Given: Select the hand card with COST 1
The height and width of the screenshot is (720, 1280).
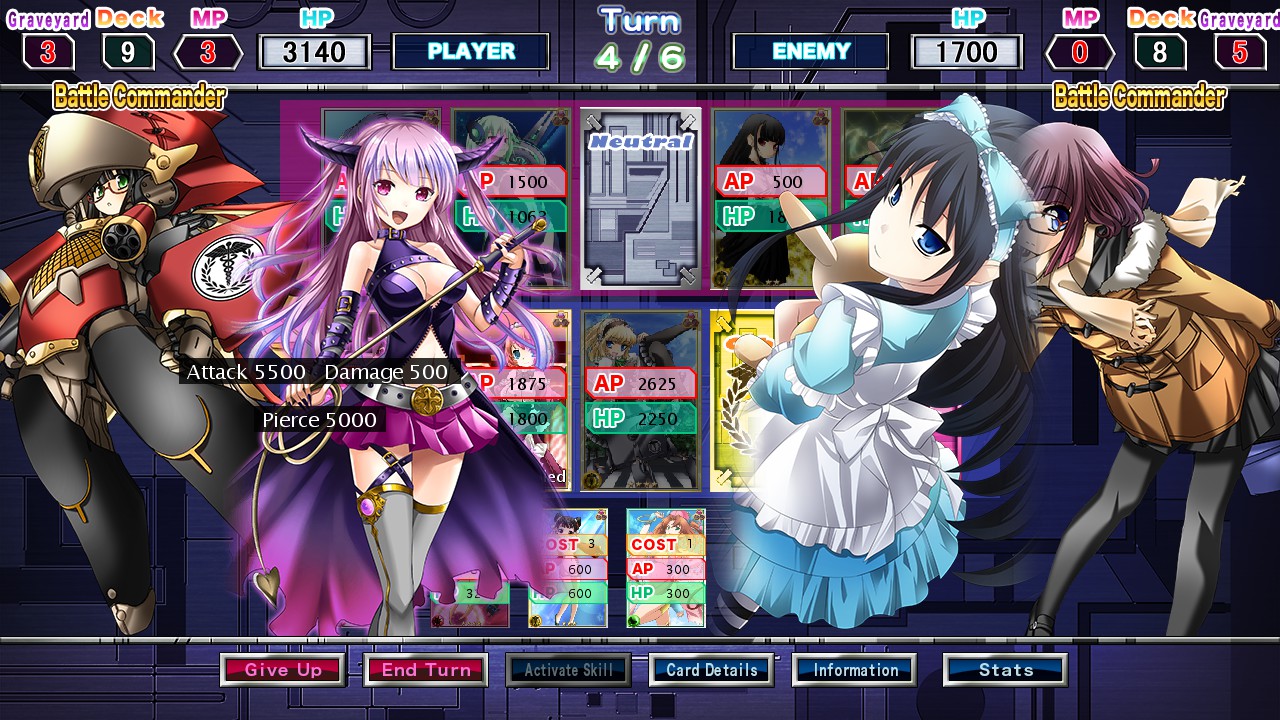Looking at the screenshot, I should click(666, 568).
